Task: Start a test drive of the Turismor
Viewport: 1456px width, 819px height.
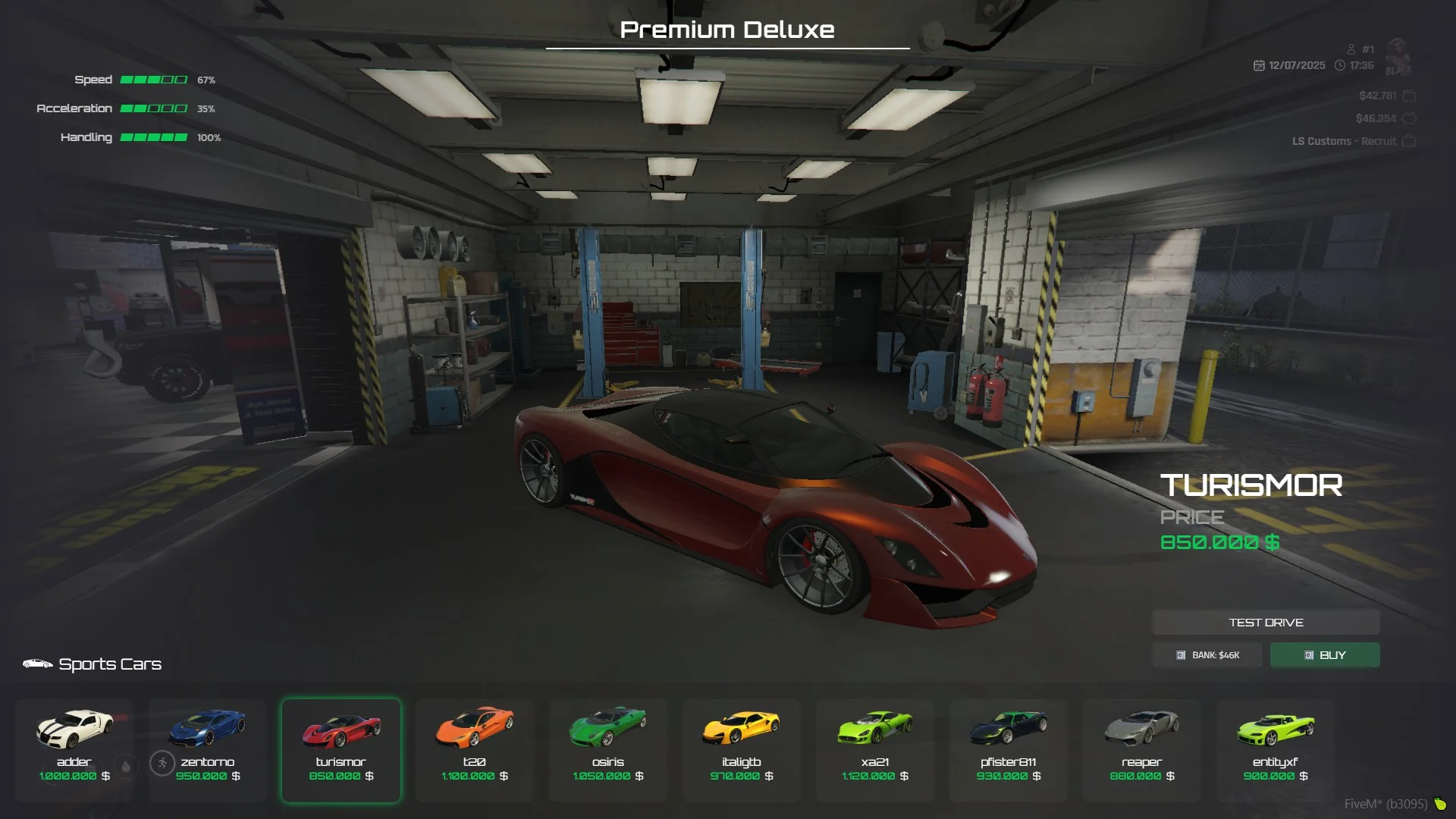Action: tap(1266, 623)
